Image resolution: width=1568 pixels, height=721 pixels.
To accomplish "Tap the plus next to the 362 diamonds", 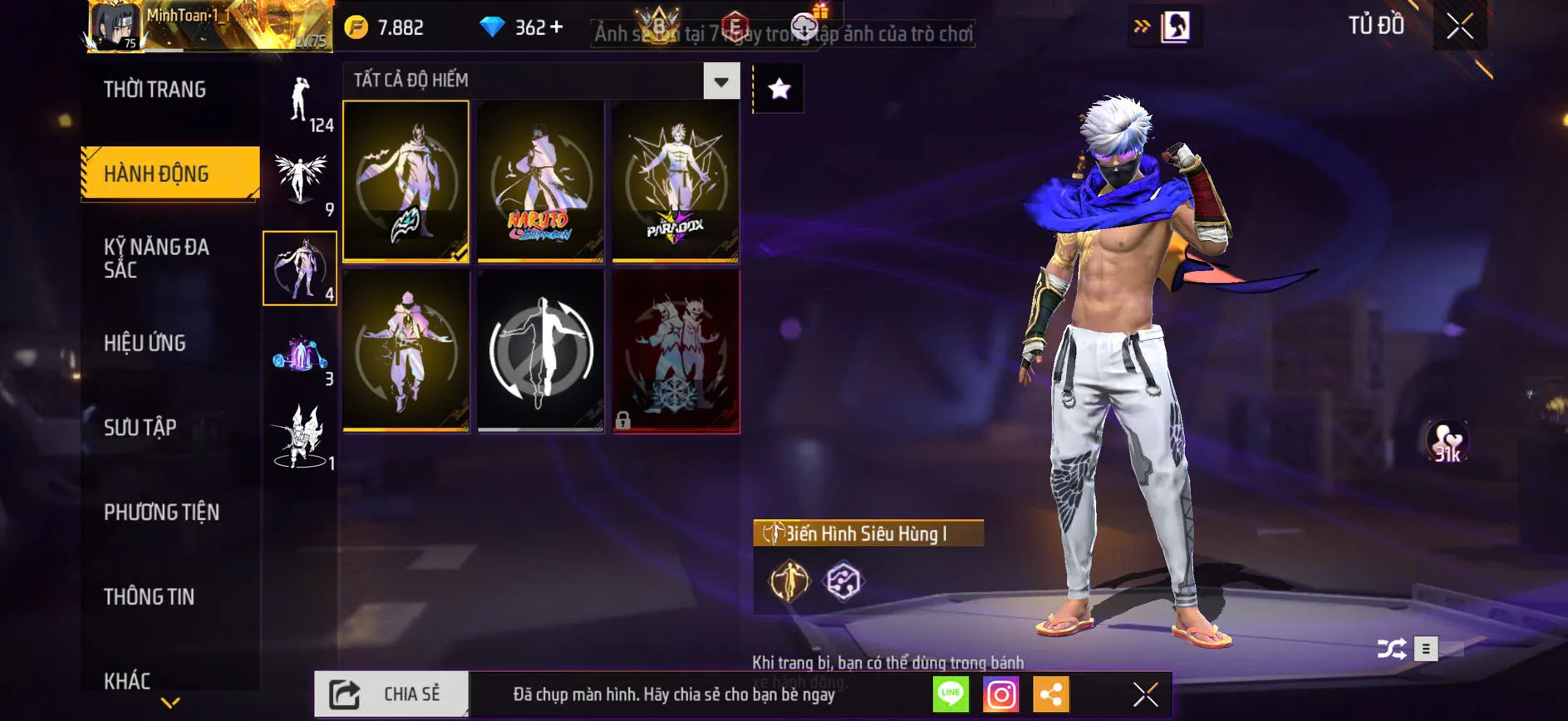I will (558, 27).
